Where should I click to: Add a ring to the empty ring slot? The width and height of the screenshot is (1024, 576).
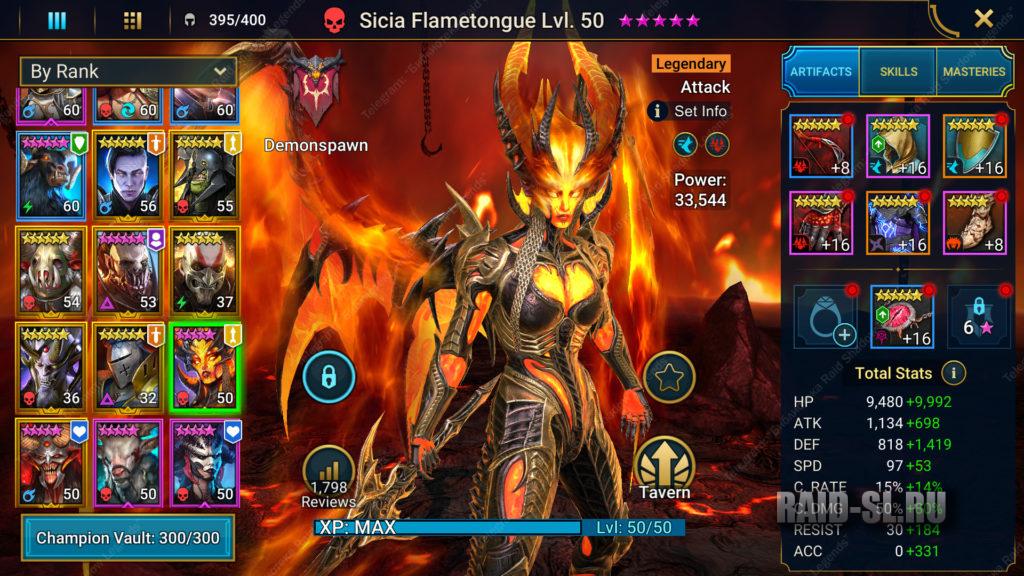click(824, 316)
